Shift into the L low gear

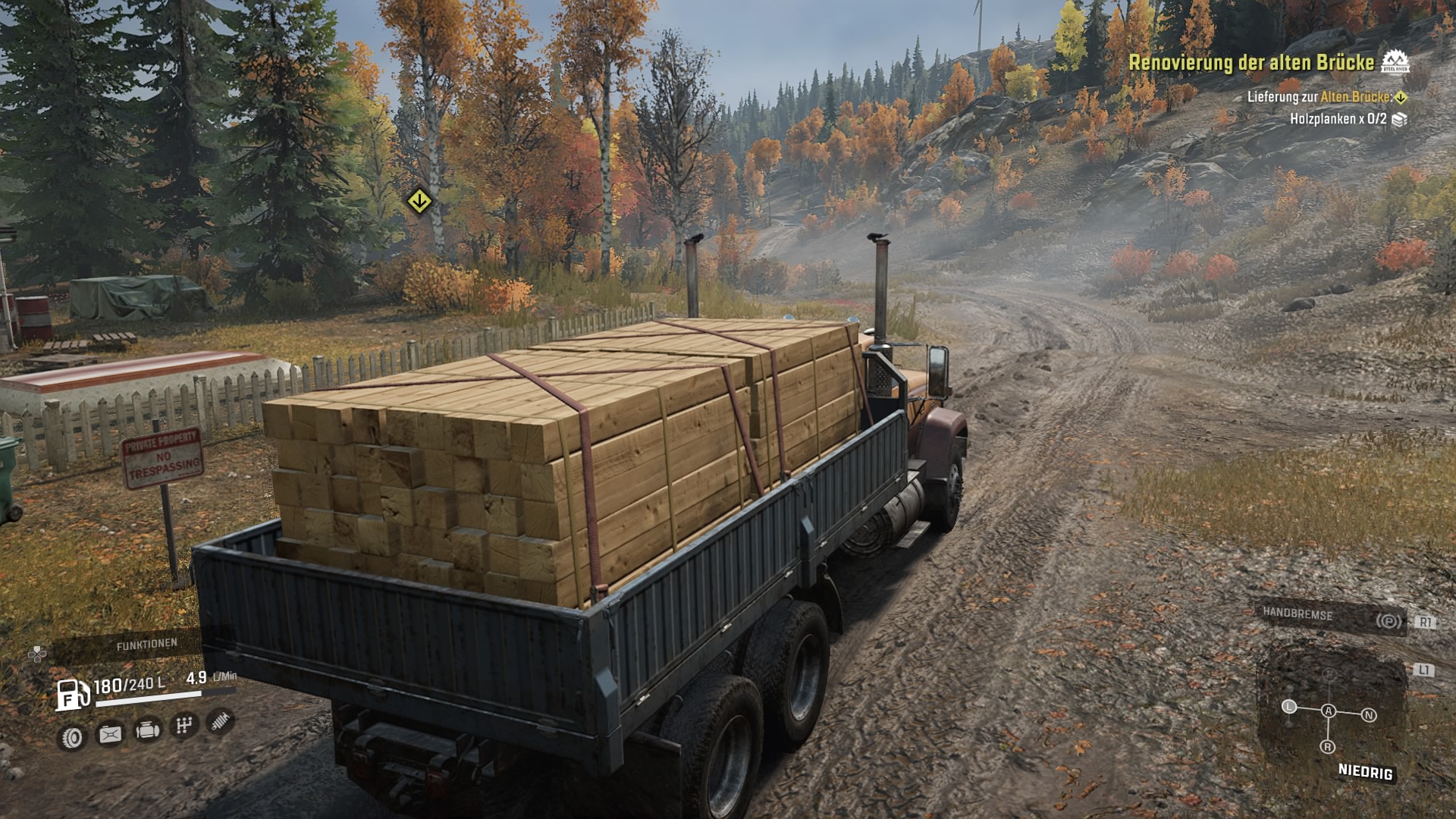1289,707
